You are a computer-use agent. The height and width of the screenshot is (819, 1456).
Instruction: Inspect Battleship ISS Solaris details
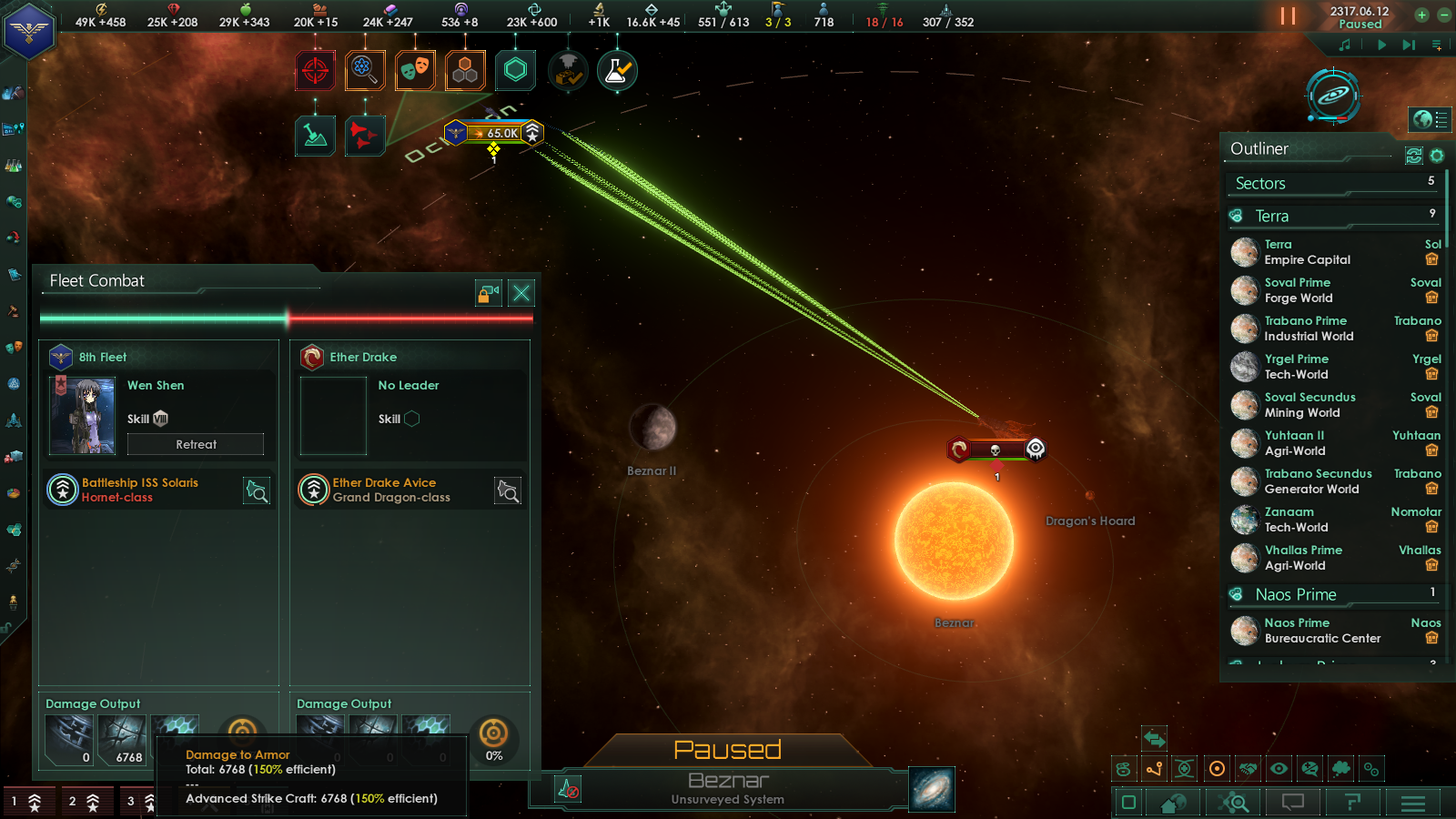click(x=257, y=491)
